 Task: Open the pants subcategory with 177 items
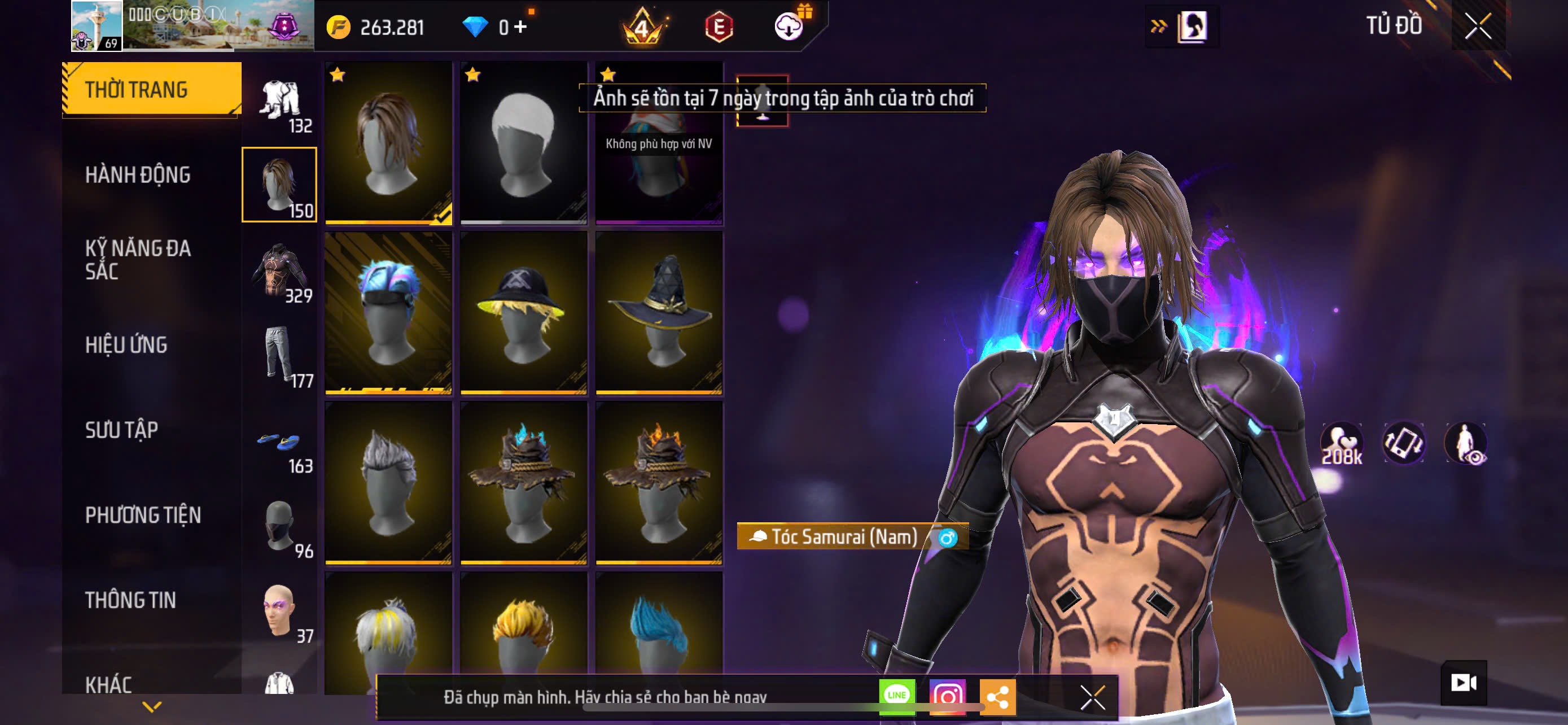(x=280, y=356)
